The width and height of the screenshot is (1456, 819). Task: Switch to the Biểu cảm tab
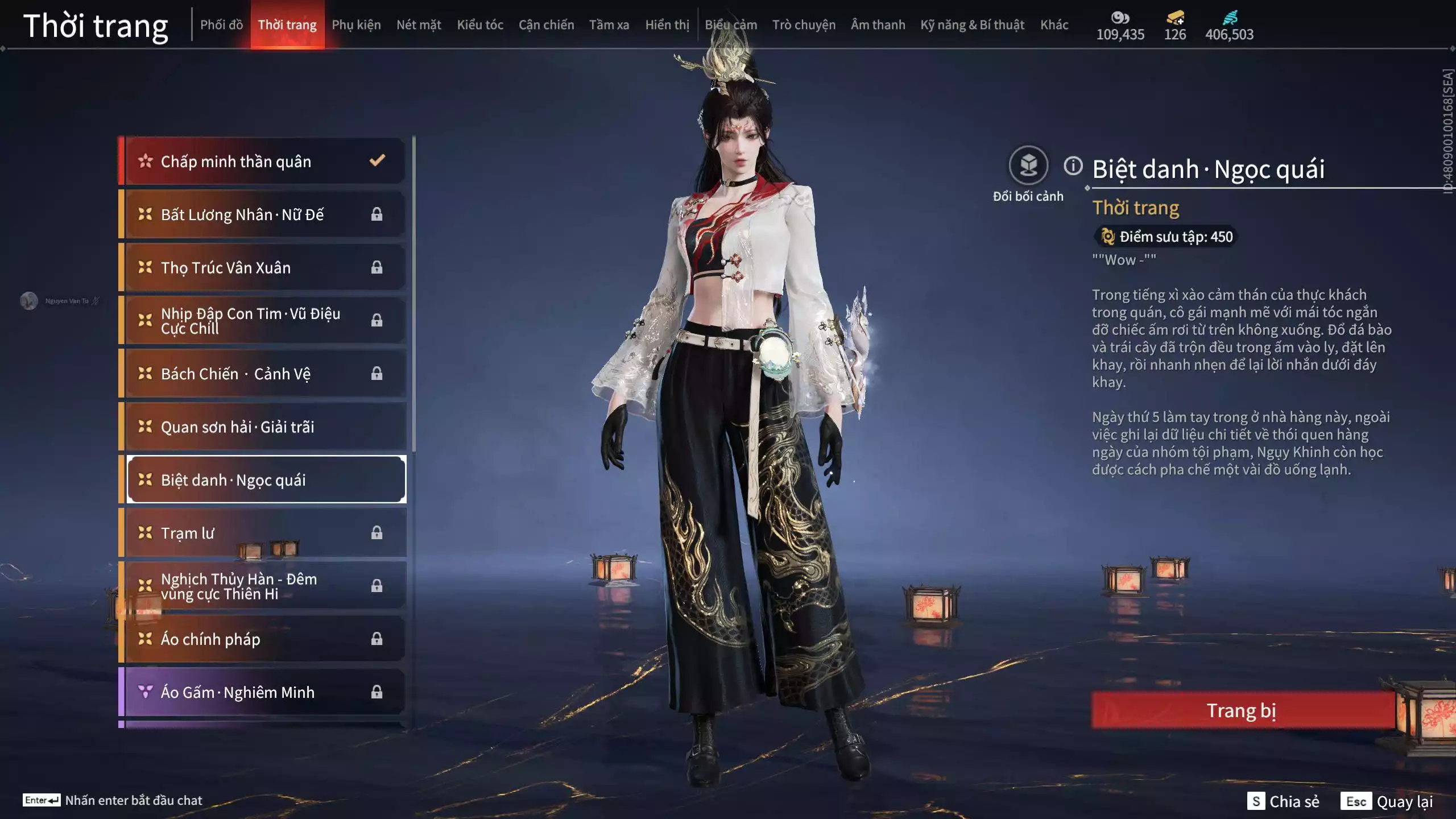pos(731,25)
